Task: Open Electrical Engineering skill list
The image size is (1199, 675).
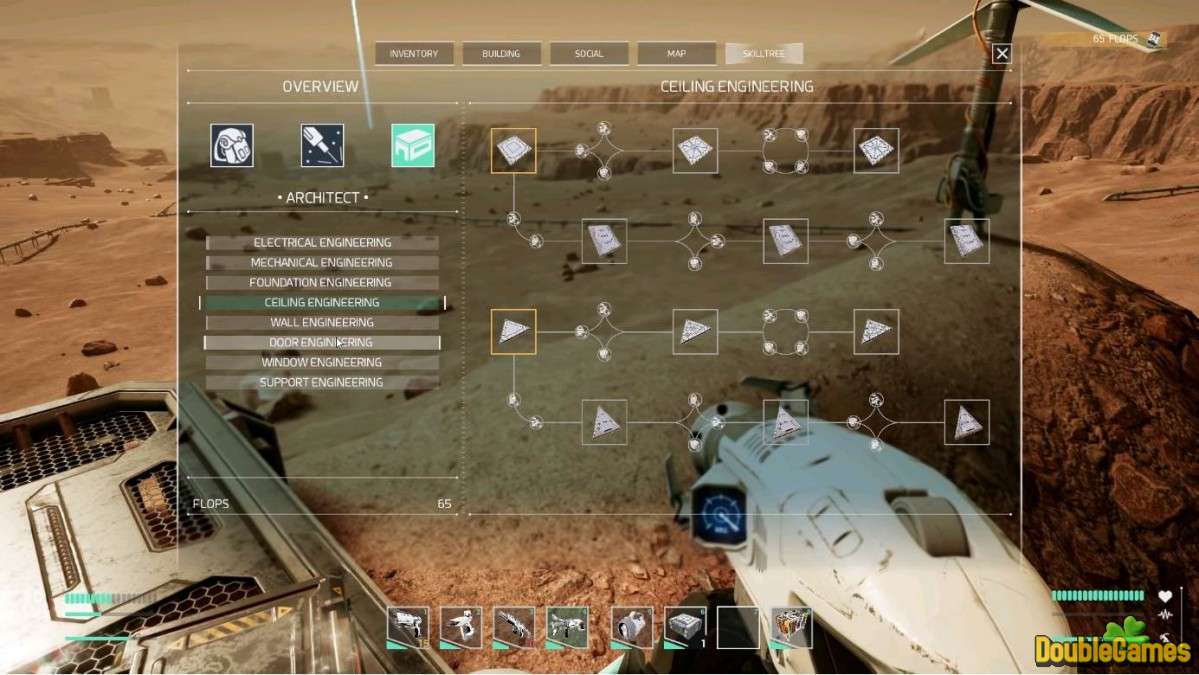Action: (x=322, y=242)
